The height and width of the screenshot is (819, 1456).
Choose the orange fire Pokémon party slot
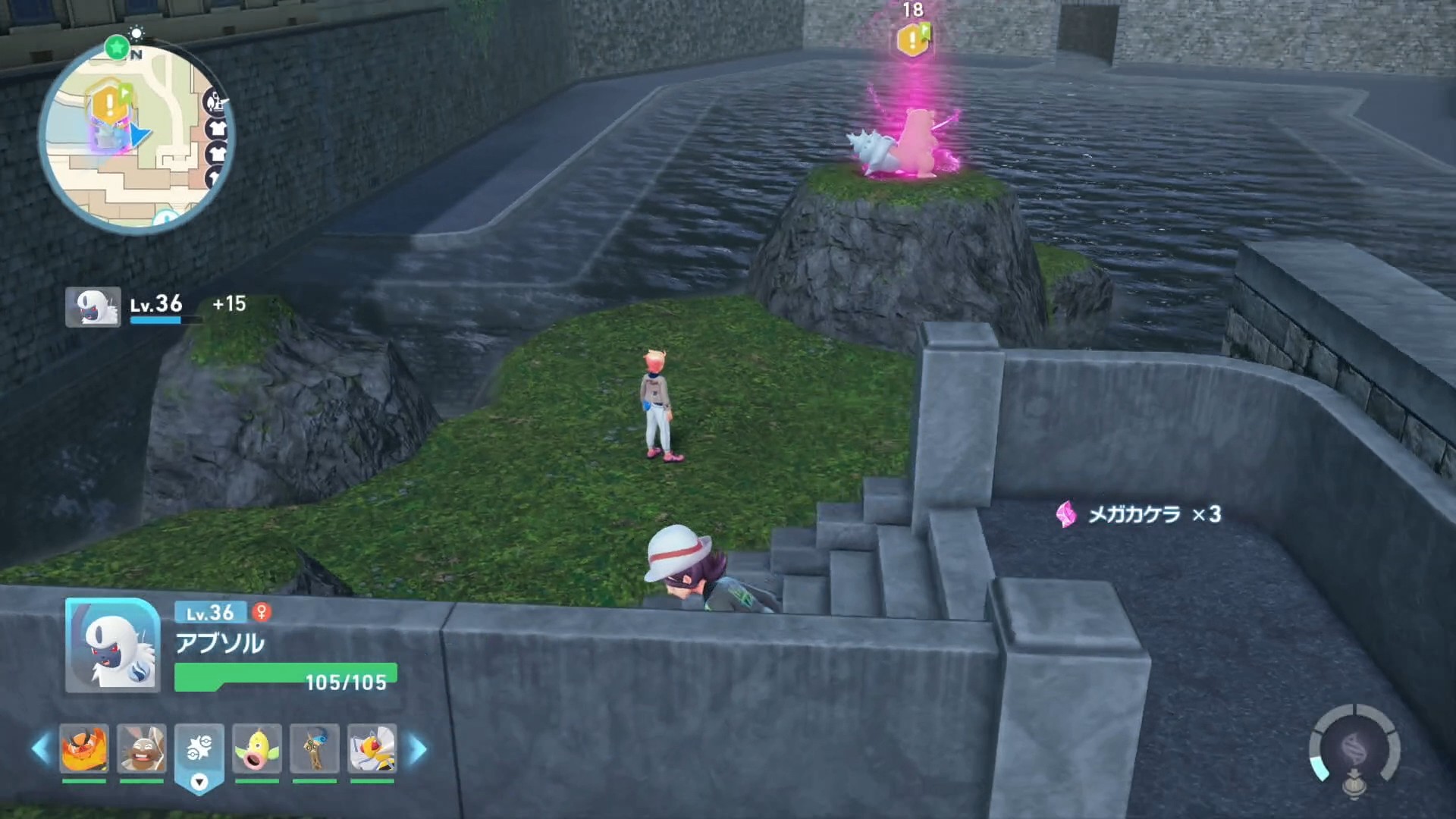pos(83,748)
